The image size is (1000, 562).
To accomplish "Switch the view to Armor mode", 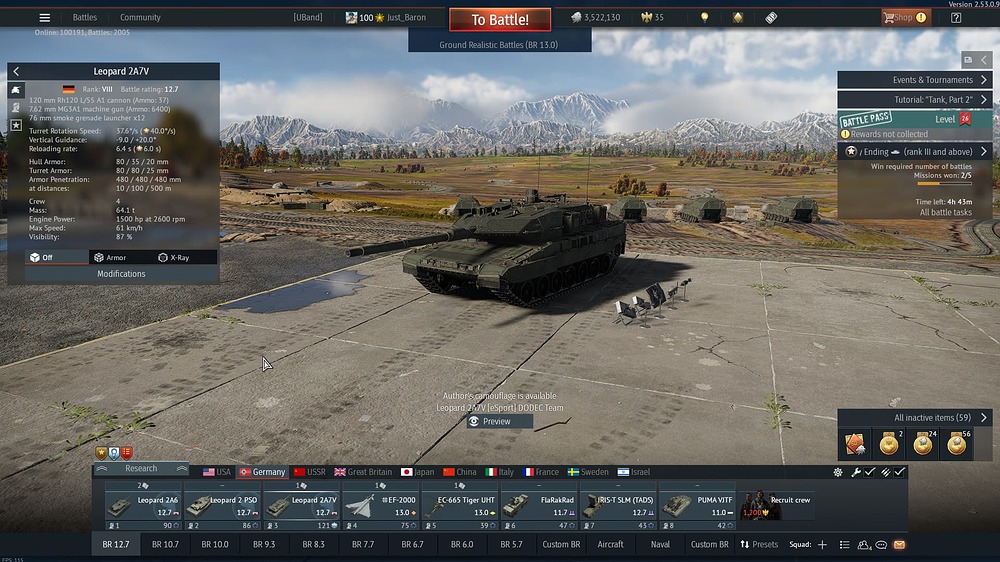I will (x=111, y=257).
